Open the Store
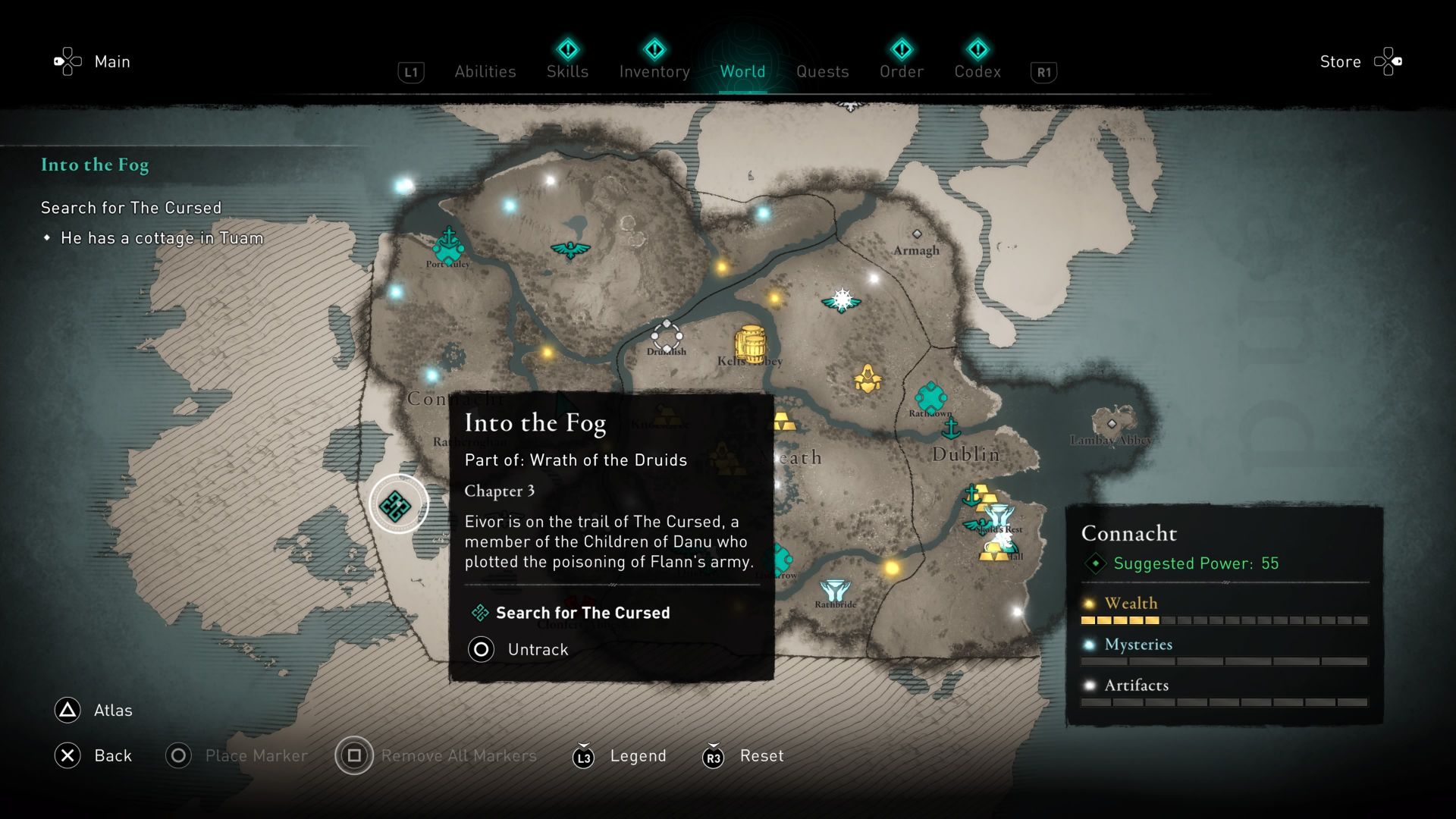1456x819 pixels. (x=1339, y=61)
